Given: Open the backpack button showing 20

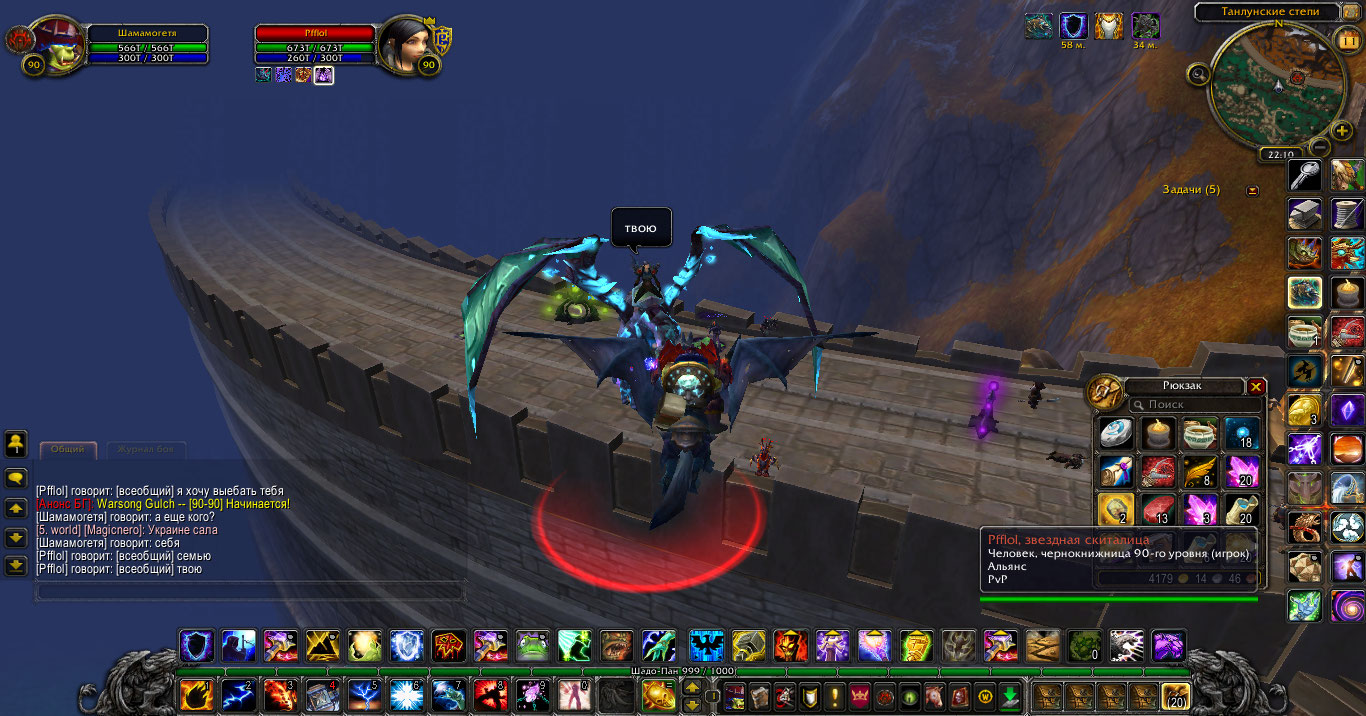Looking at the screenshot, I should pos(1175,696).
